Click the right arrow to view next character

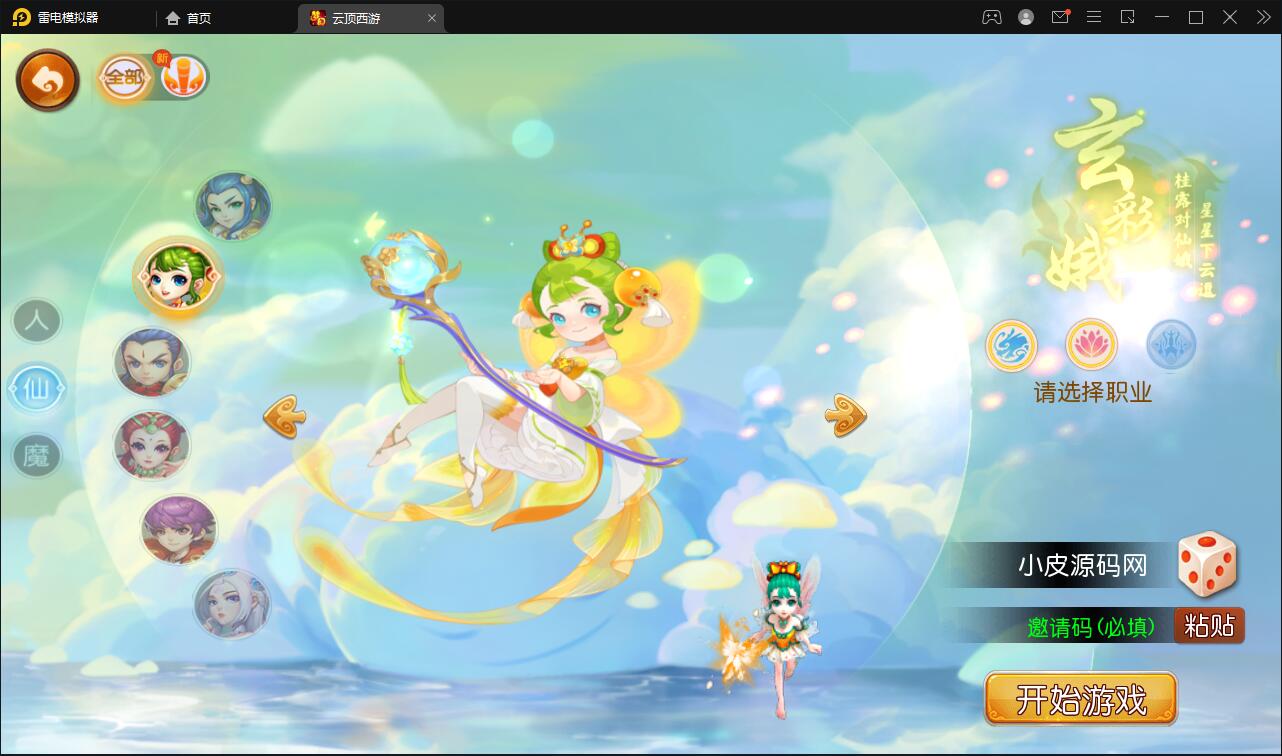pos(843,413)
